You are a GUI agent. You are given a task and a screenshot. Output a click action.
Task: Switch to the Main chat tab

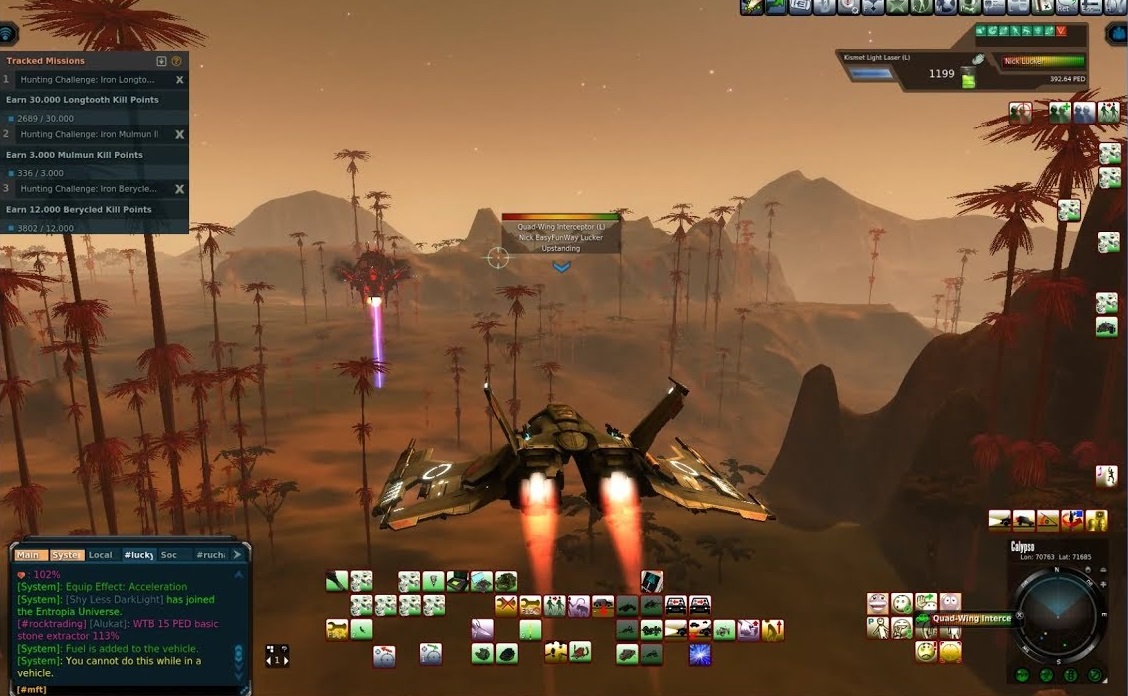[28, 555]
